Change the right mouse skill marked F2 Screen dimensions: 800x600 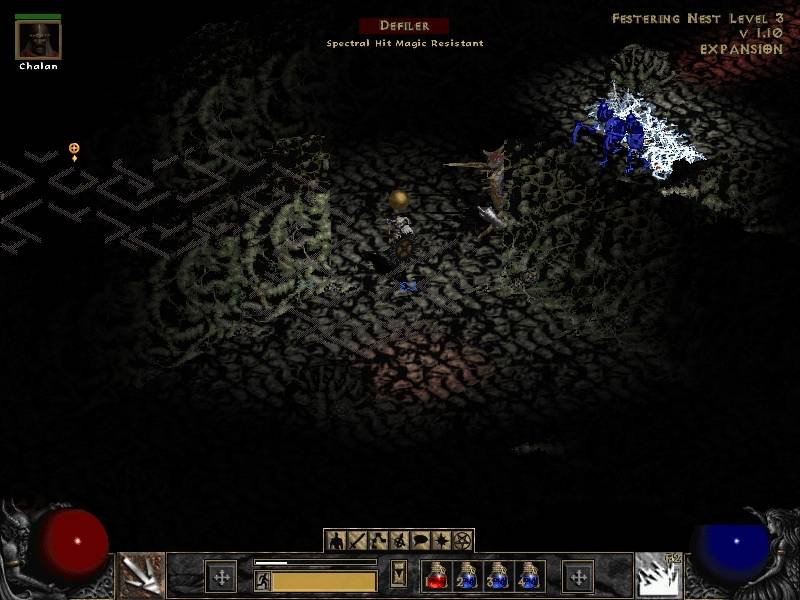coord(658,576)
